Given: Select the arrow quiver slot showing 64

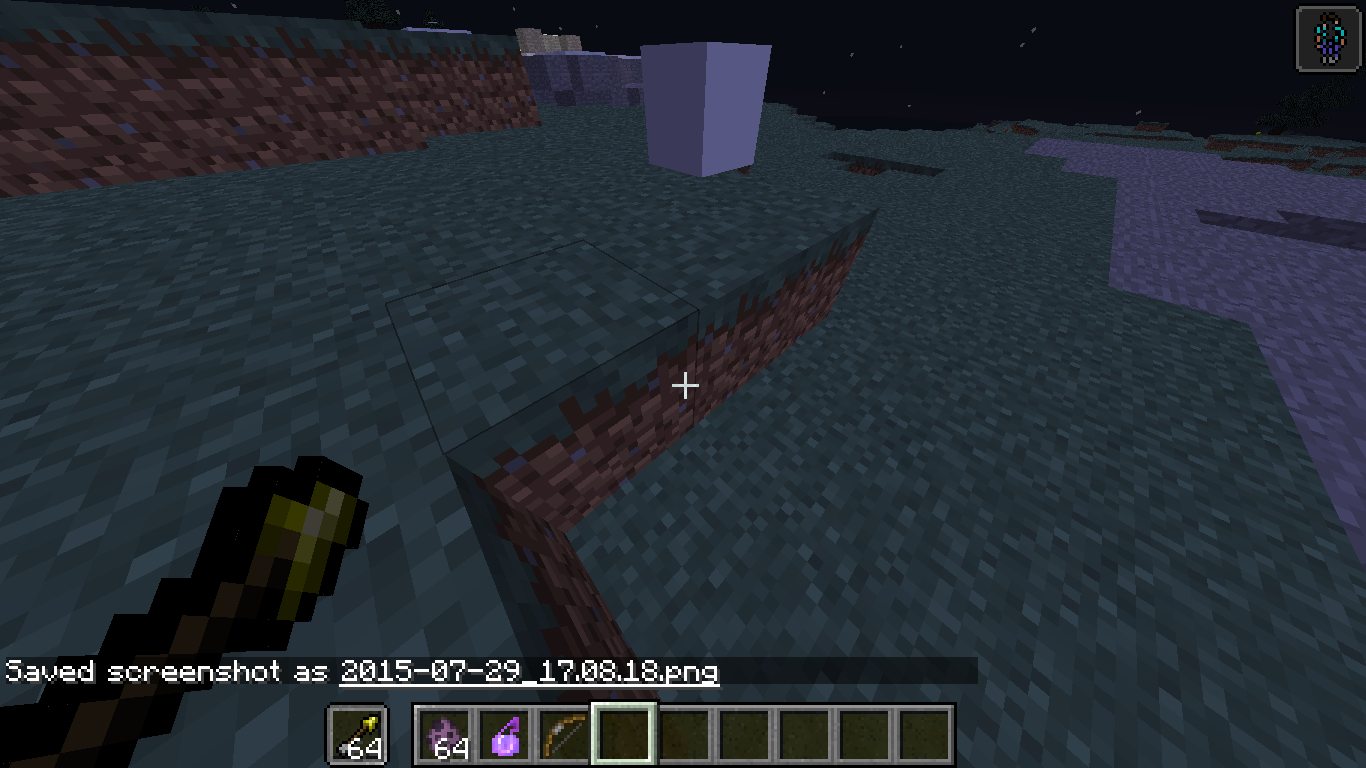Looking at the screenshot, I should point(357,735).
